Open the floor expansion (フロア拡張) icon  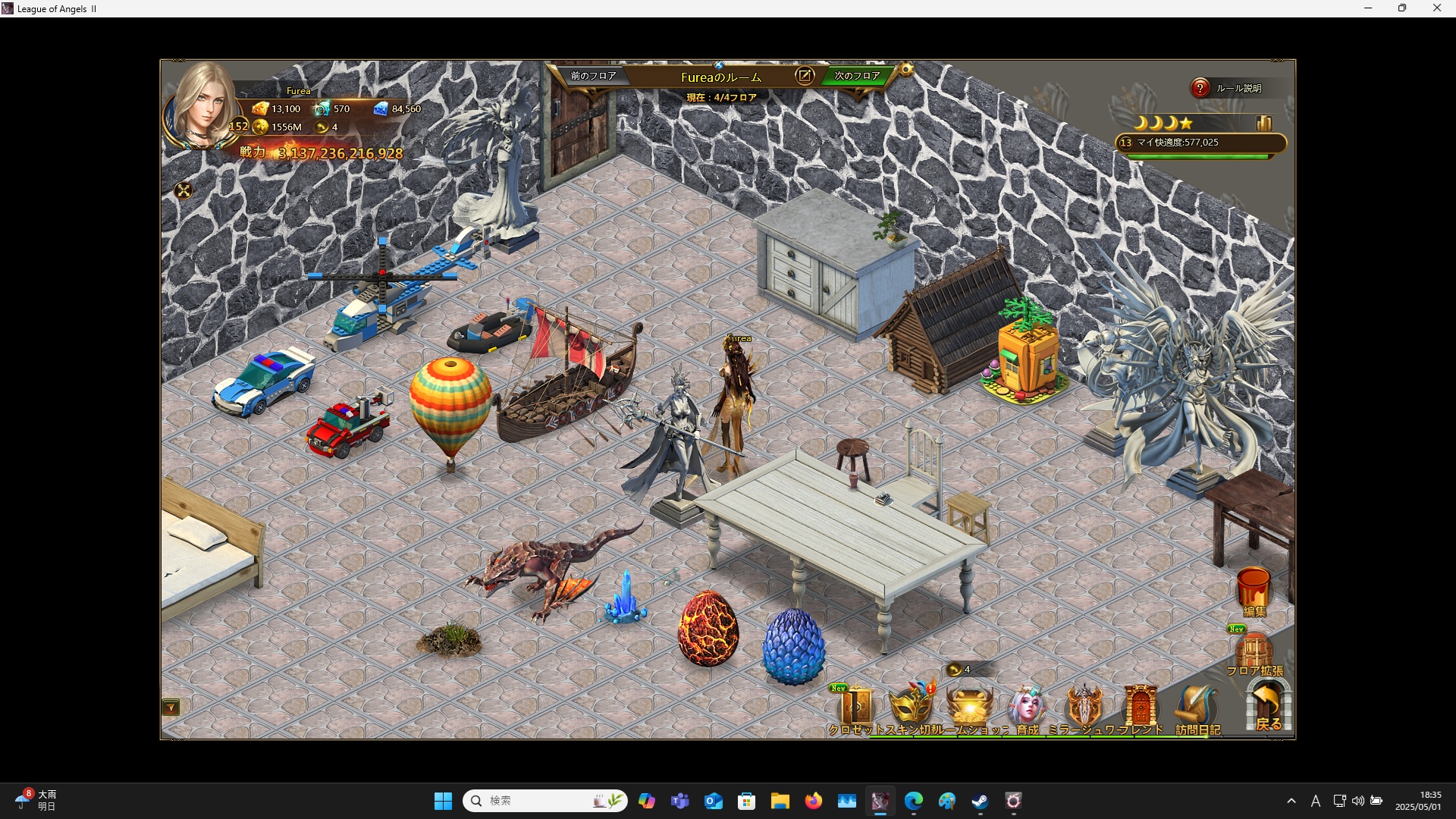[x=1254, y=651]
